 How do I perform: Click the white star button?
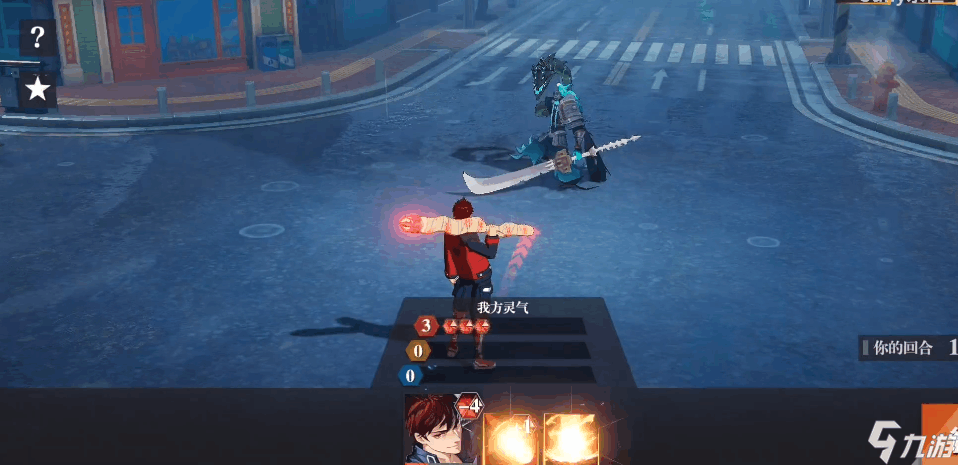(x=37, y=90)
